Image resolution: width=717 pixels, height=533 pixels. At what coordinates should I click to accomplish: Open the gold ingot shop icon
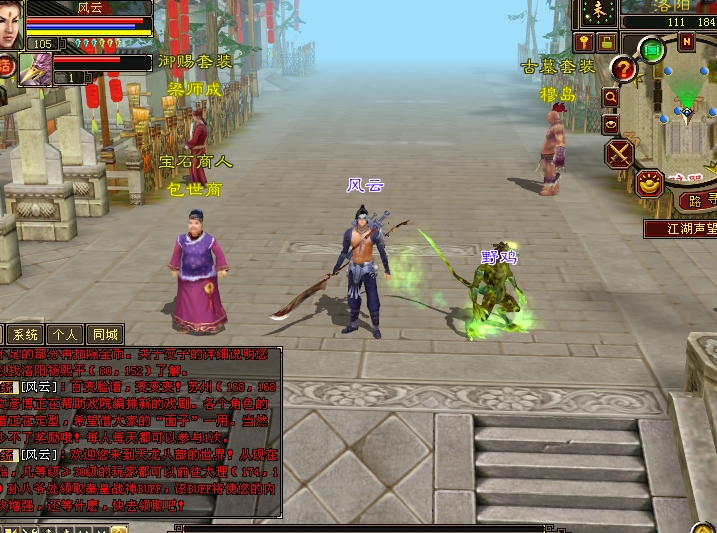[650, 183]
